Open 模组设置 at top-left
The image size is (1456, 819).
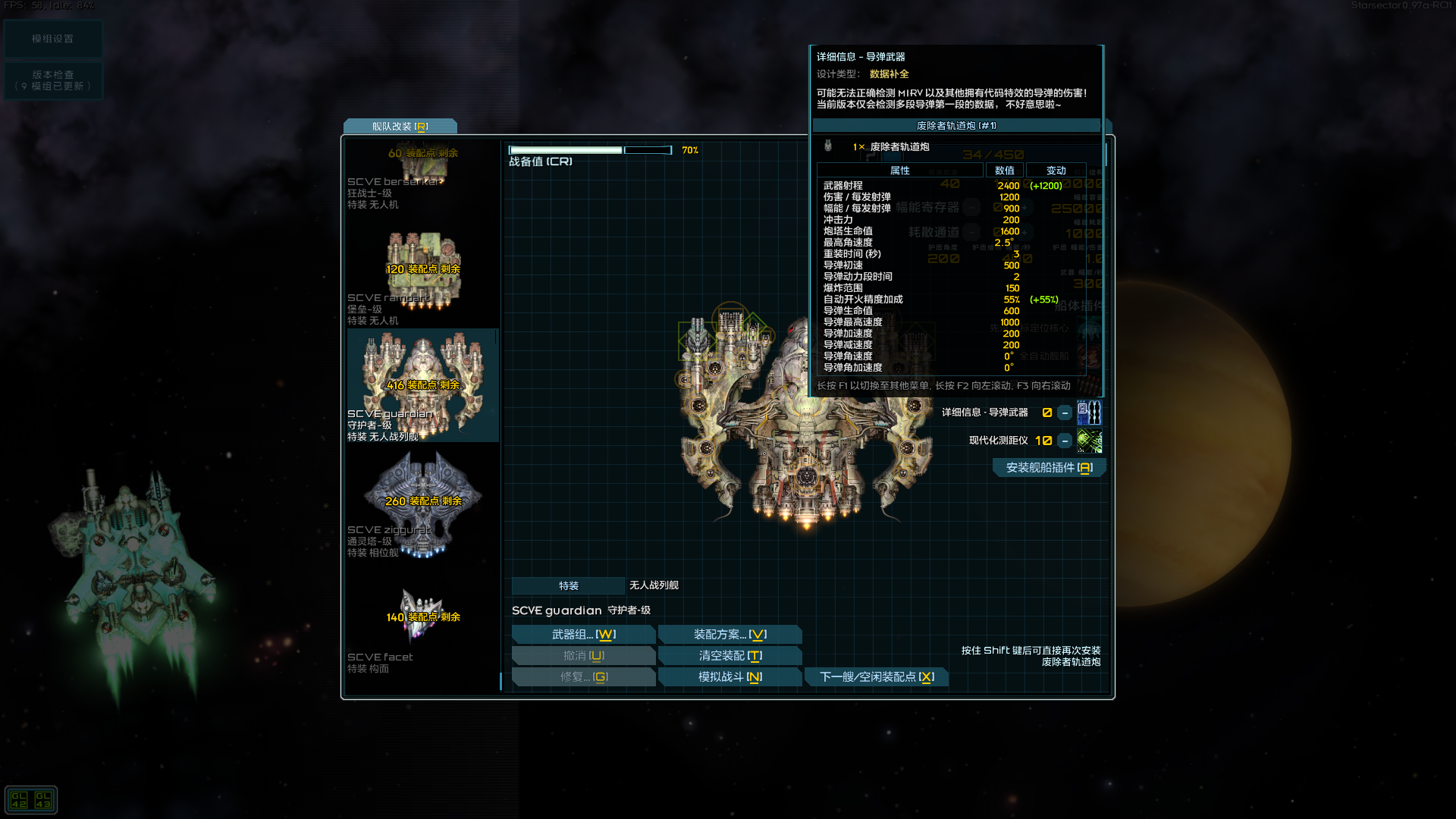click(x=53, y=38)
